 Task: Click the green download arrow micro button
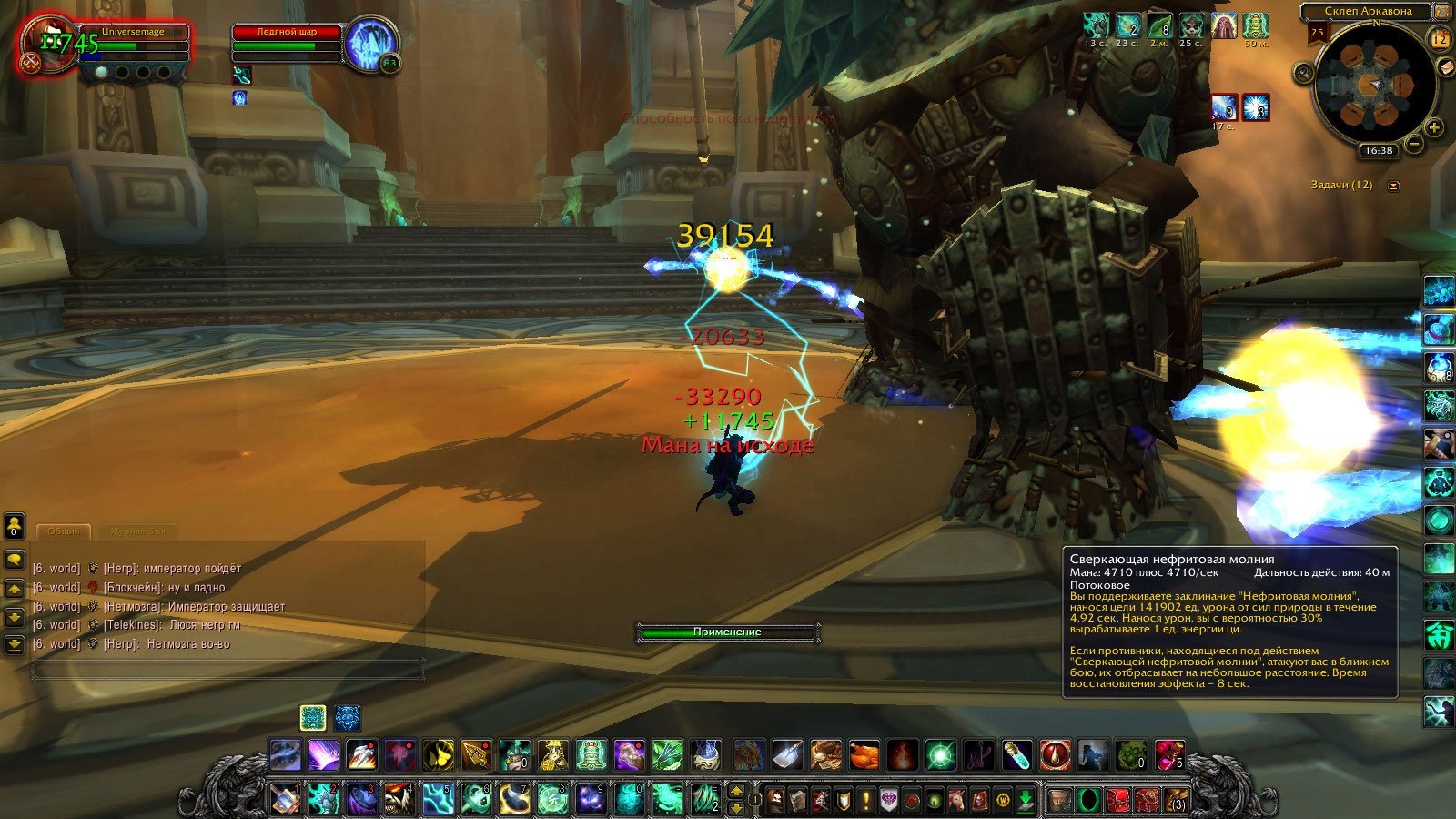point(1026,800)
